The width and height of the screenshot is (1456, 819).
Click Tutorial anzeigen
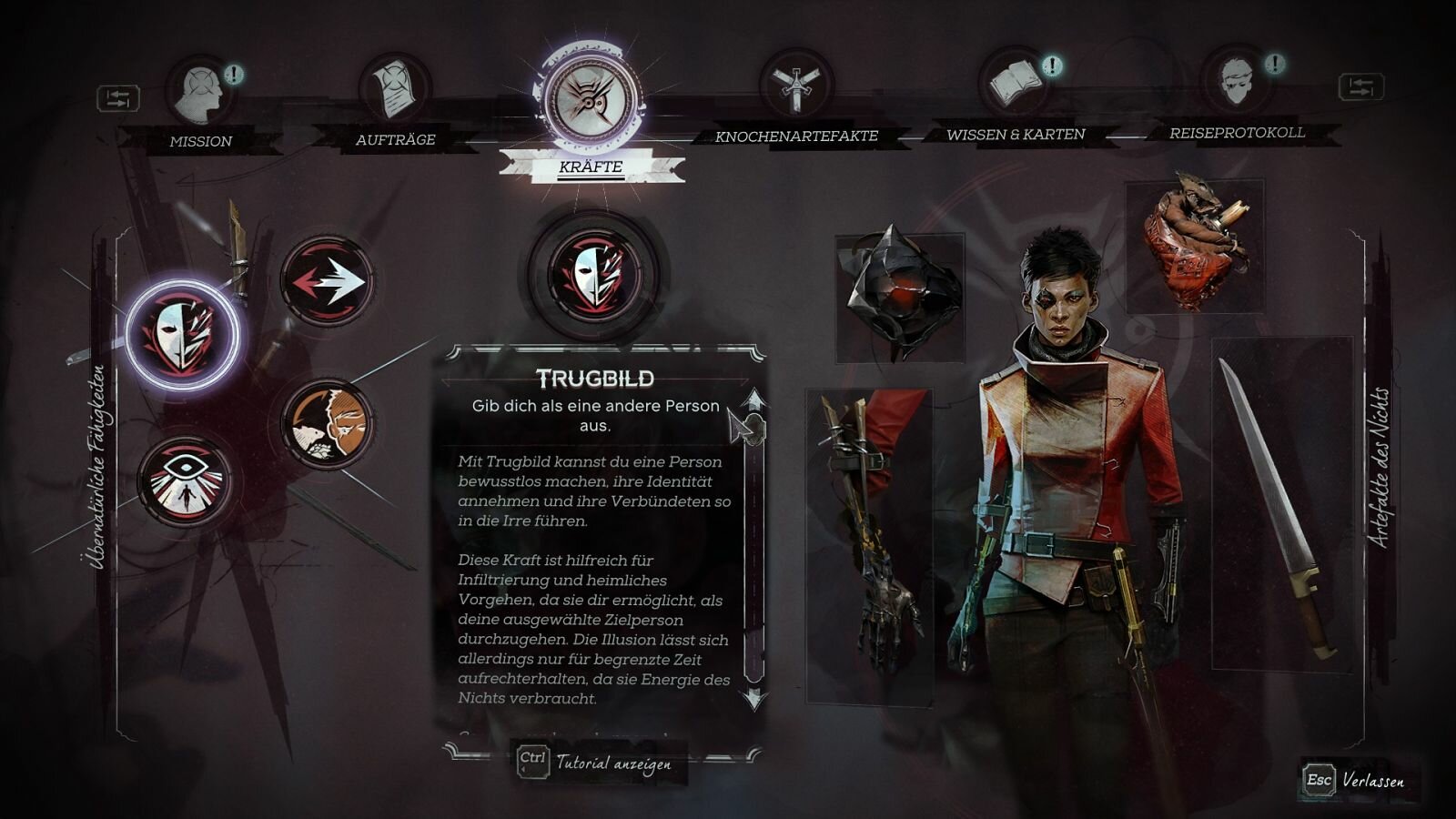596,762
